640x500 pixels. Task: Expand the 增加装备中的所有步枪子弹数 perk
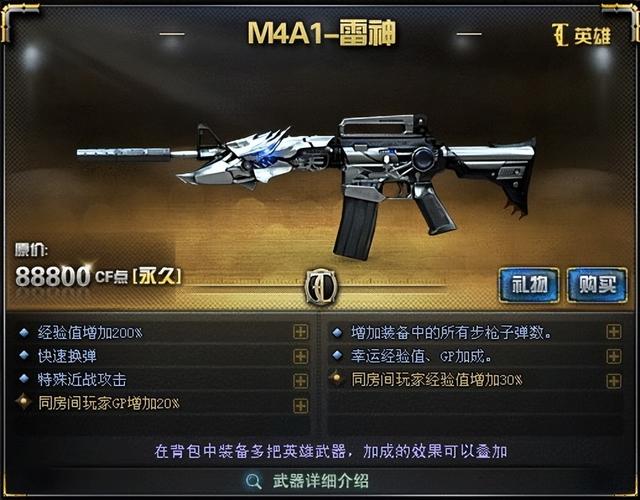(x=613, y=332)
